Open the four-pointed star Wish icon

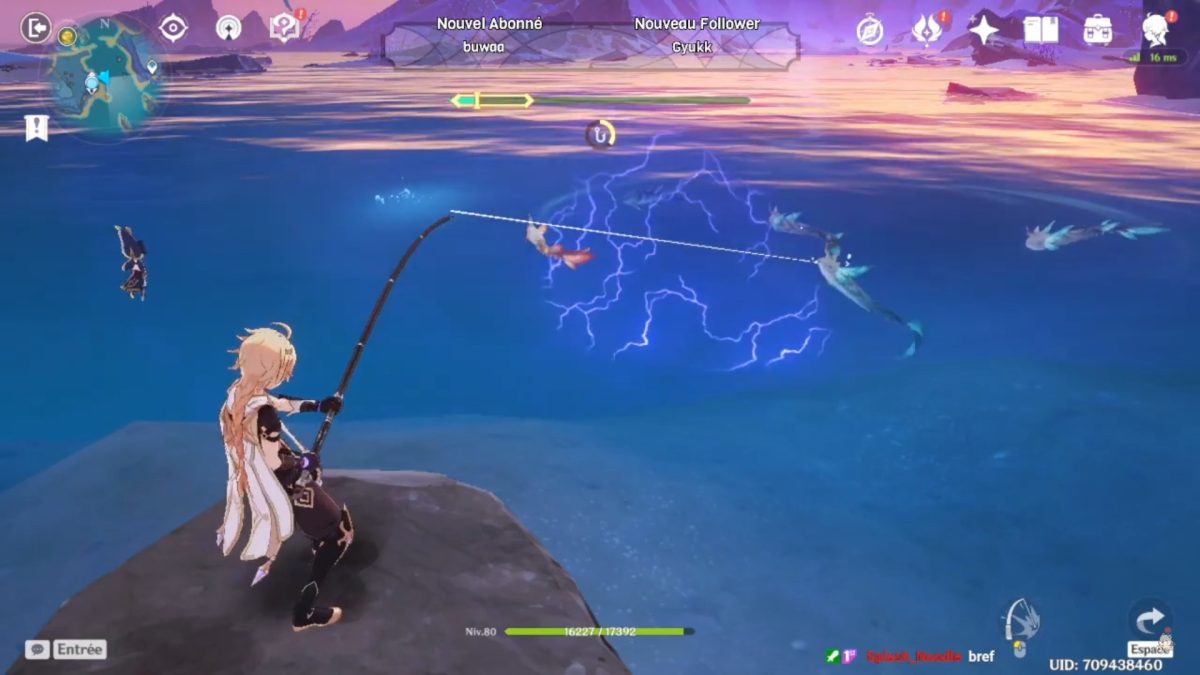pos(984,30)
